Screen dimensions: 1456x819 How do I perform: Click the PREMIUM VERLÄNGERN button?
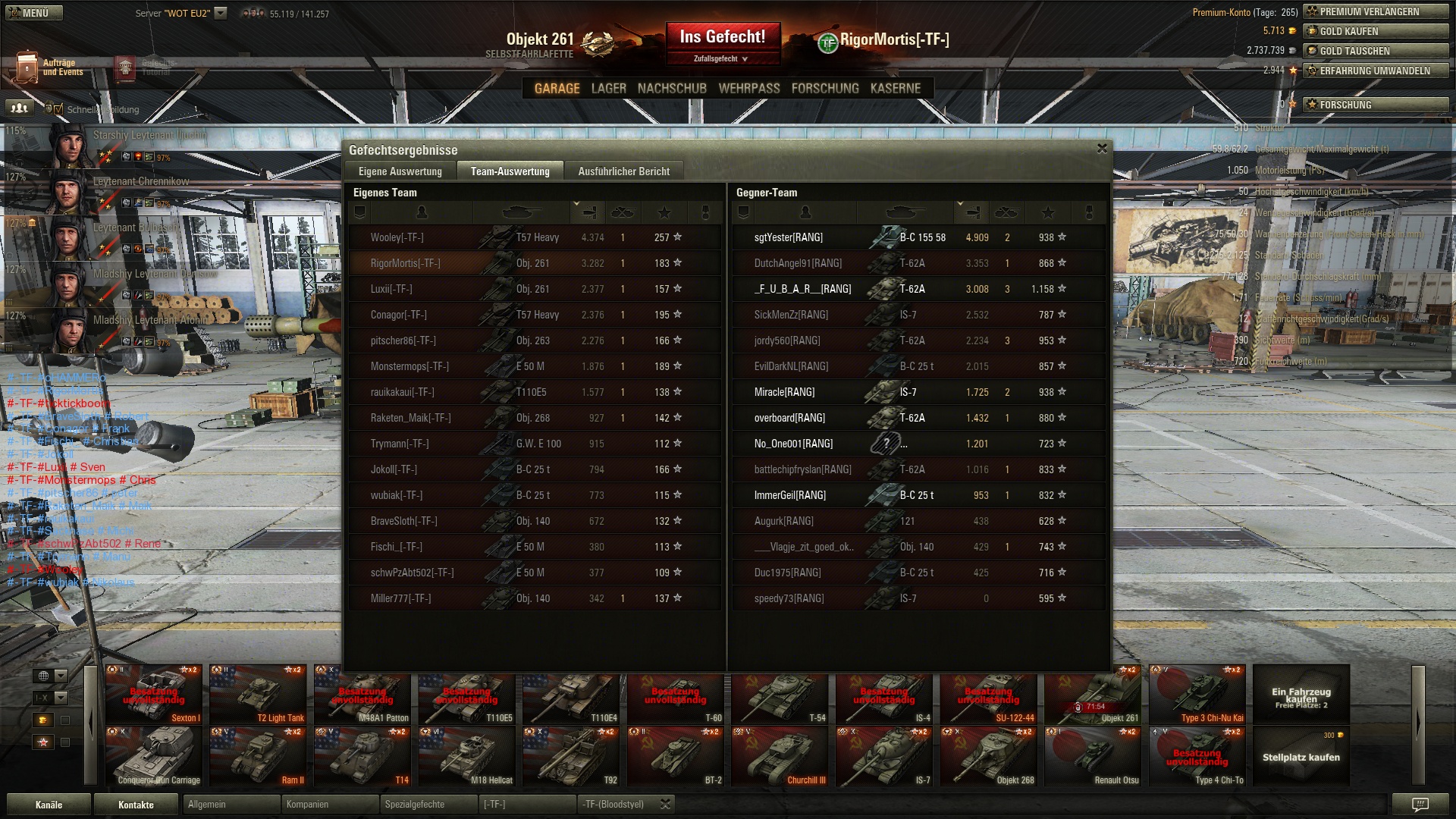[1376, 11]
